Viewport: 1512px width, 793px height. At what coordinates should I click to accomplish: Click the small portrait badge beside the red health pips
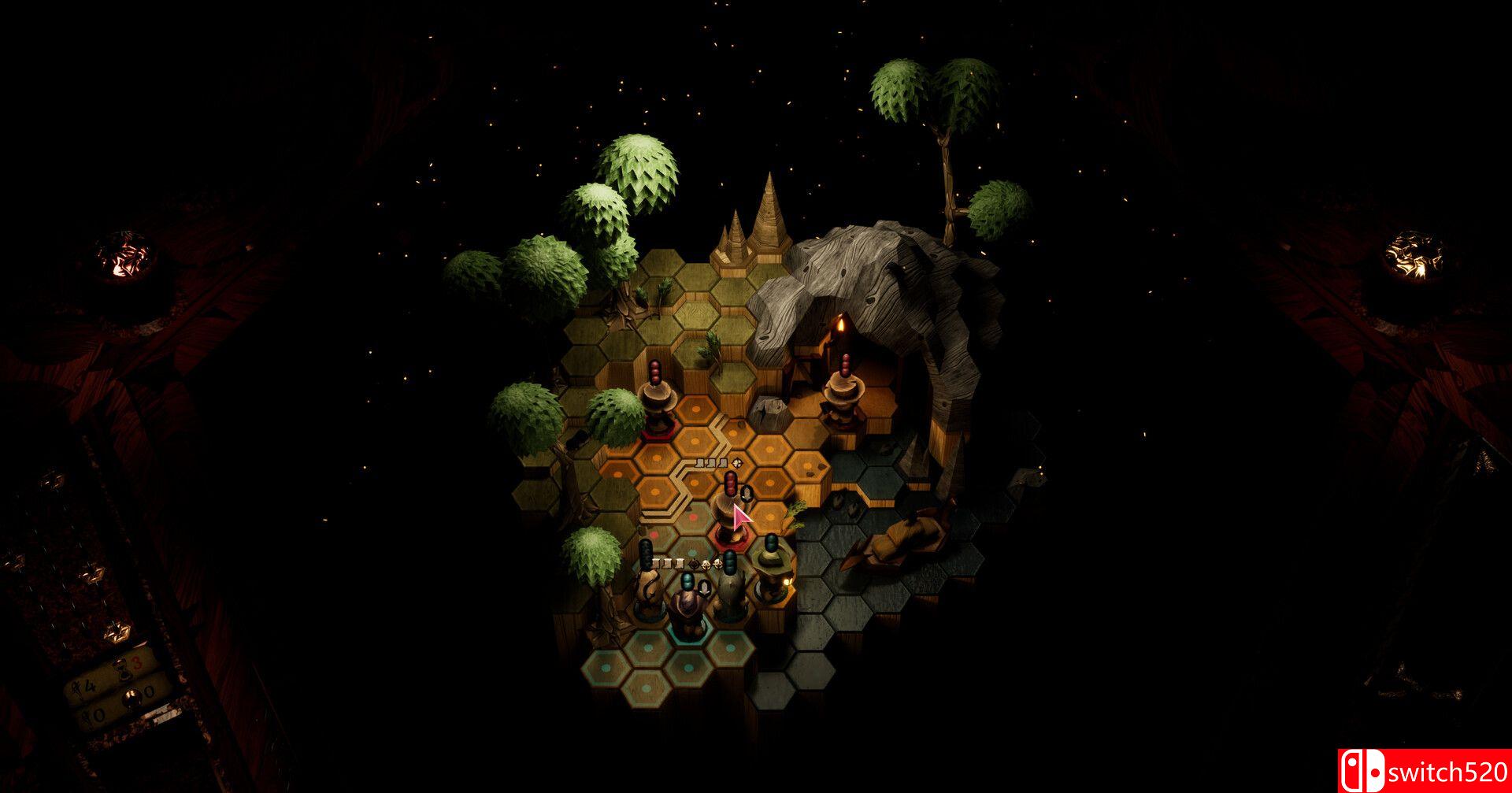point(746,494)
